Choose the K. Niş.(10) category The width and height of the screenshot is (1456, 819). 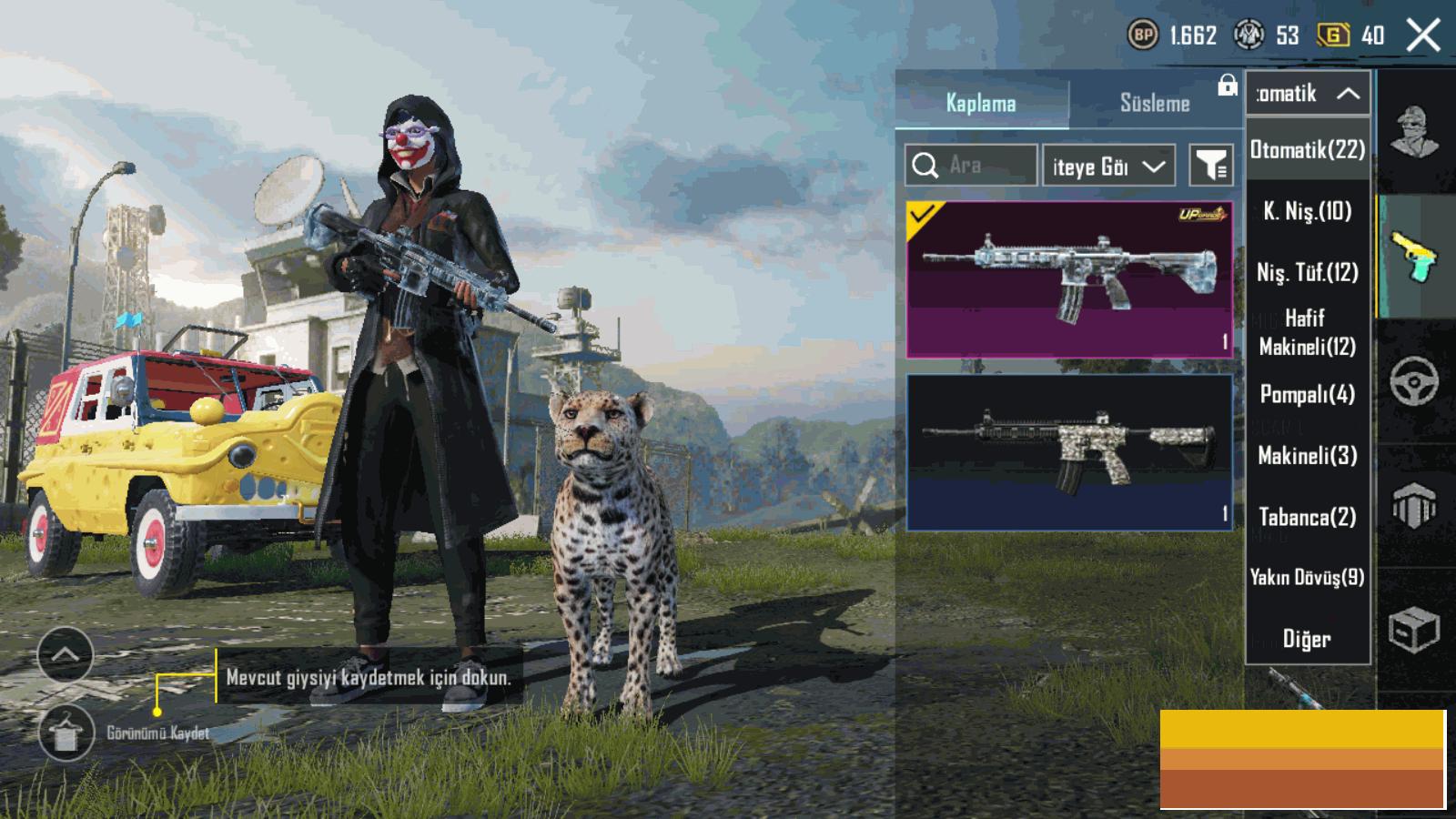(x=1307, y=211)
